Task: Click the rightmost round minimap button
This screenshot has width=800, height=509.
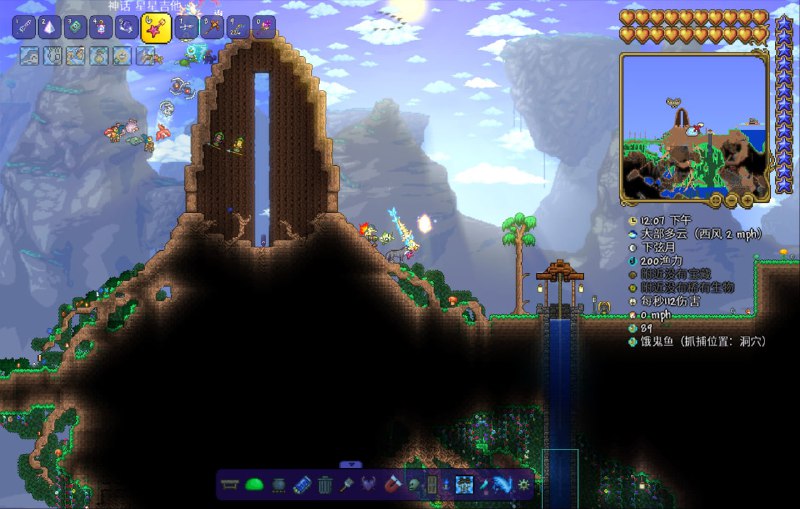Action: pos(748,199)
